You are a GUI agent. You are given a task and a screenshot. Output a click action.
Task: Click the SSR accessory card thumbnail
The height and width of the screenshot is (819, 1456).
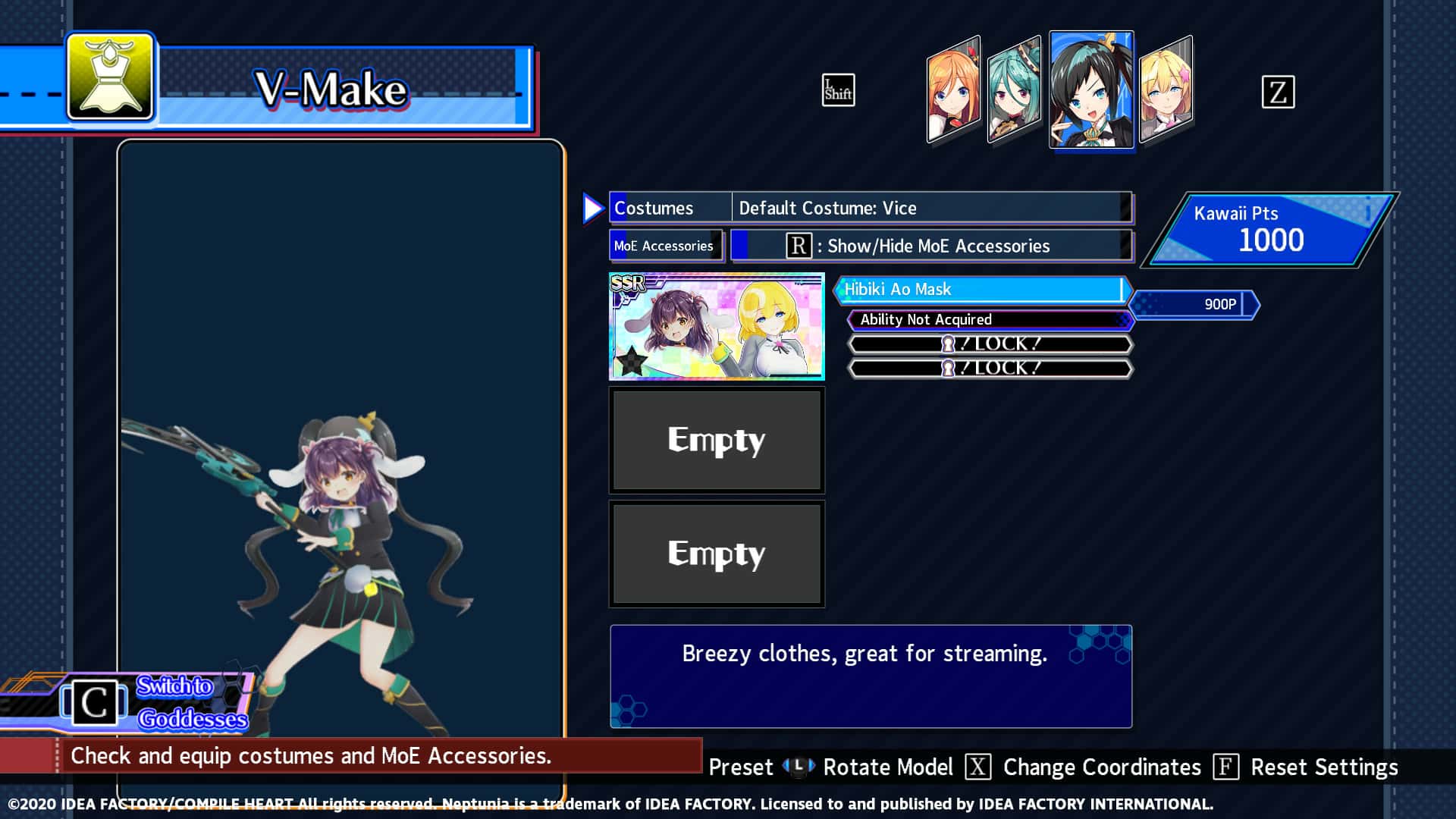[717, 325]
